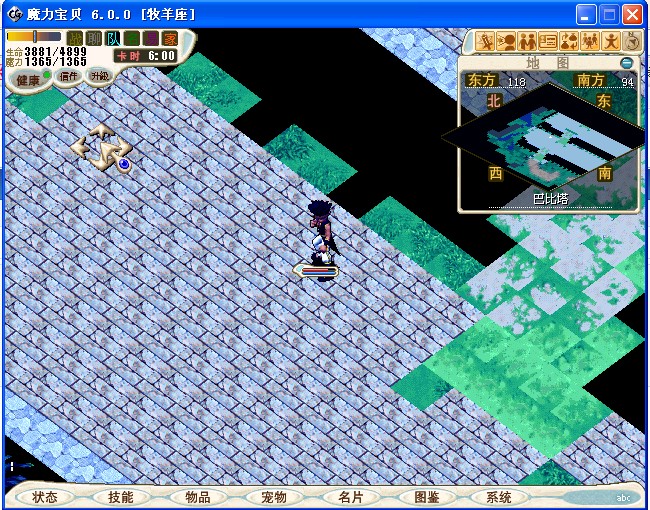Click the 健康 health button
Viewport: 650px width, 510px height.
click(28, 79)
